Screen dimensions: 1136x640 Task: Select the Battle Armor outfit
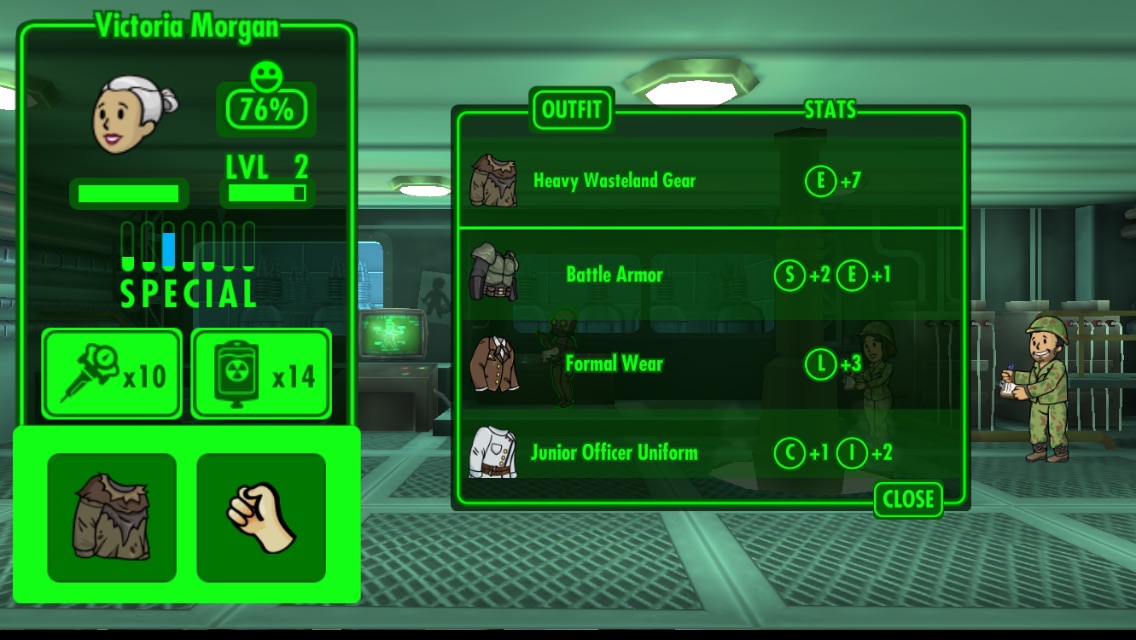pos(612,275)
